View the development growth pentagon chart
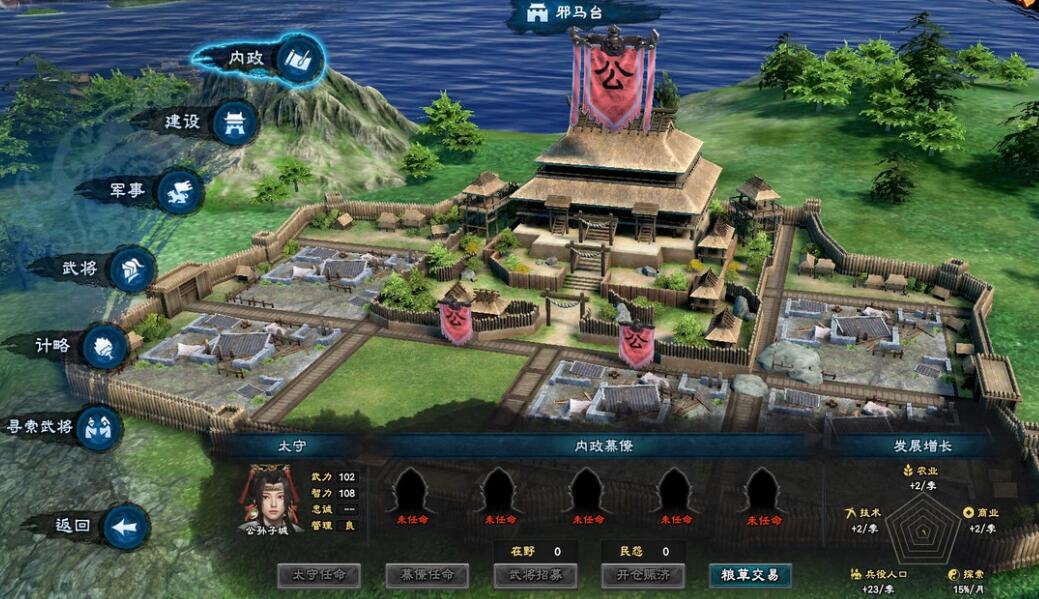Viewport: 1039px width, 599px height. [922, 528]
